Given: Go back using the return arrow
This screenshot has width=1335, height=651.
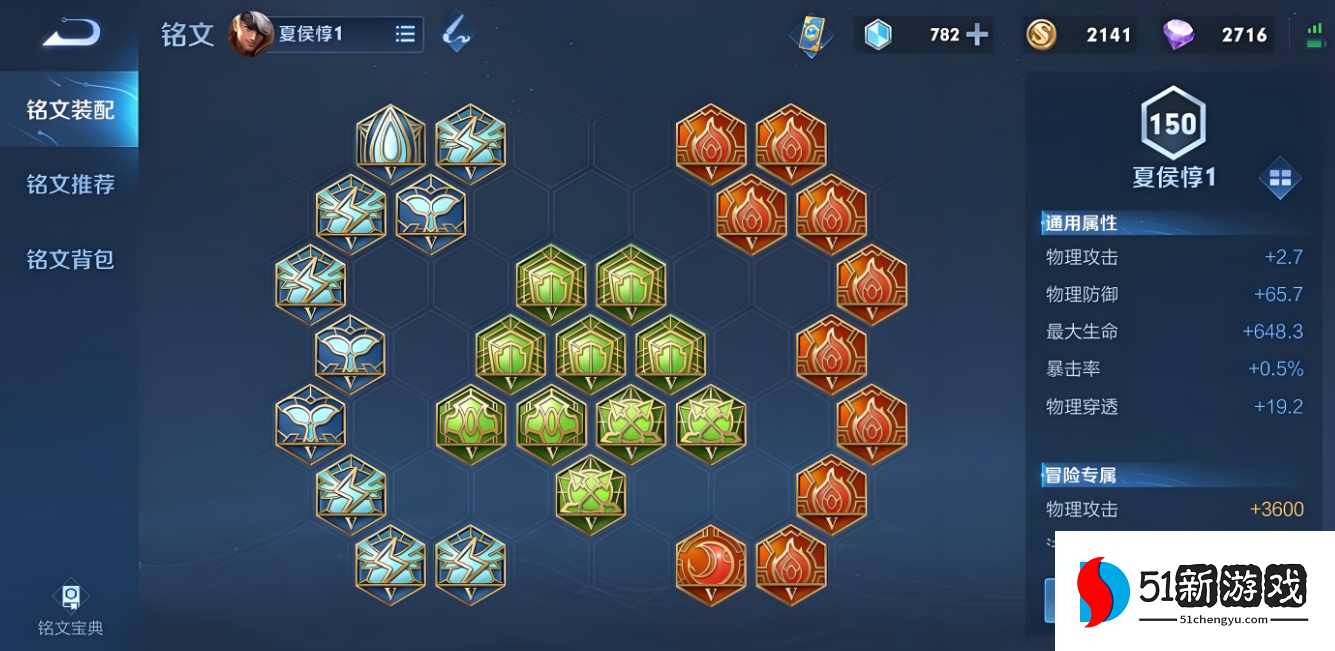Looking at the screenshot, I should (71, 33).
